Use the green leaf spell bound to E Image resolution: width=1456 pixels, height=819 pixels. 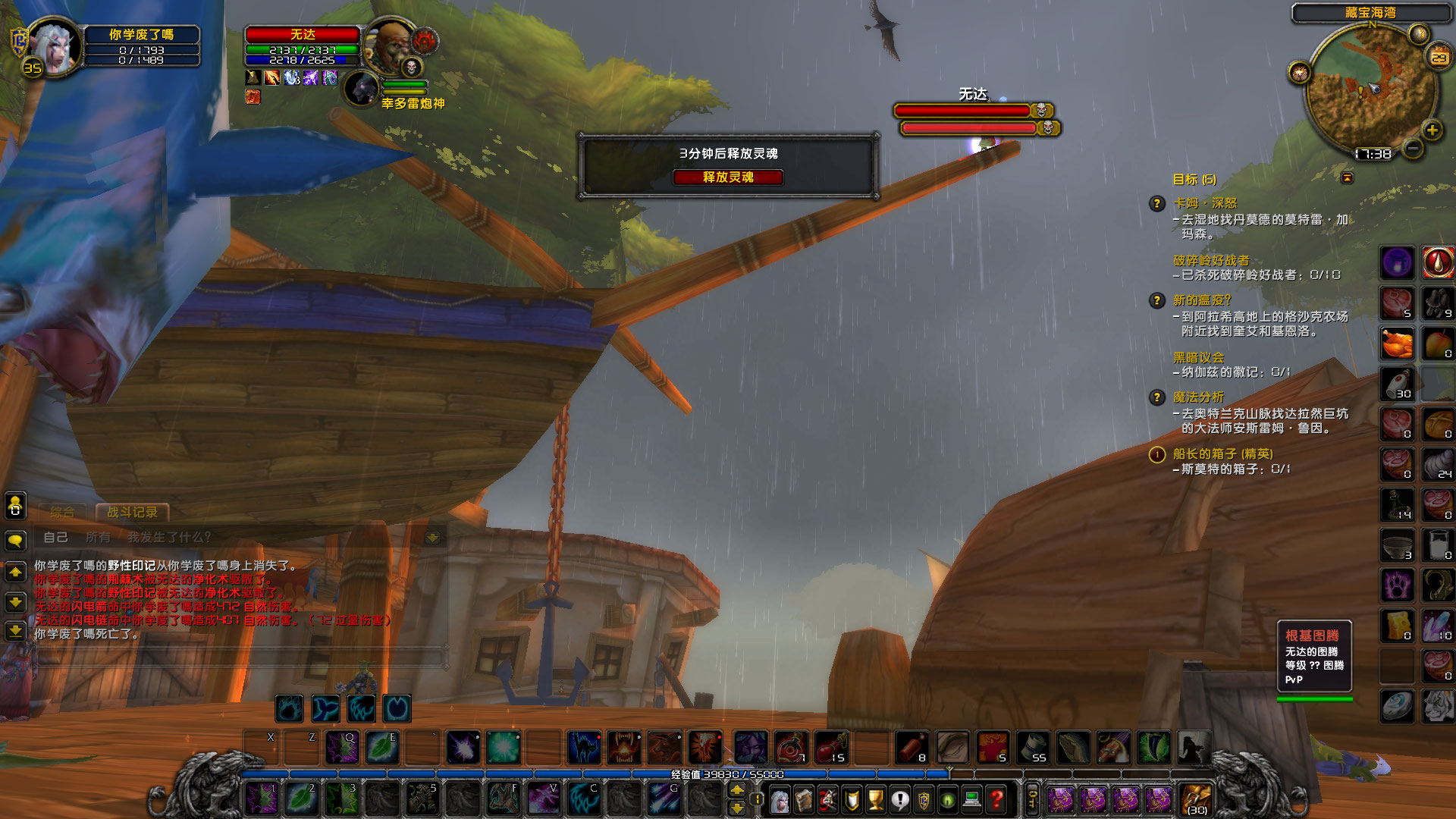(382, 748)
